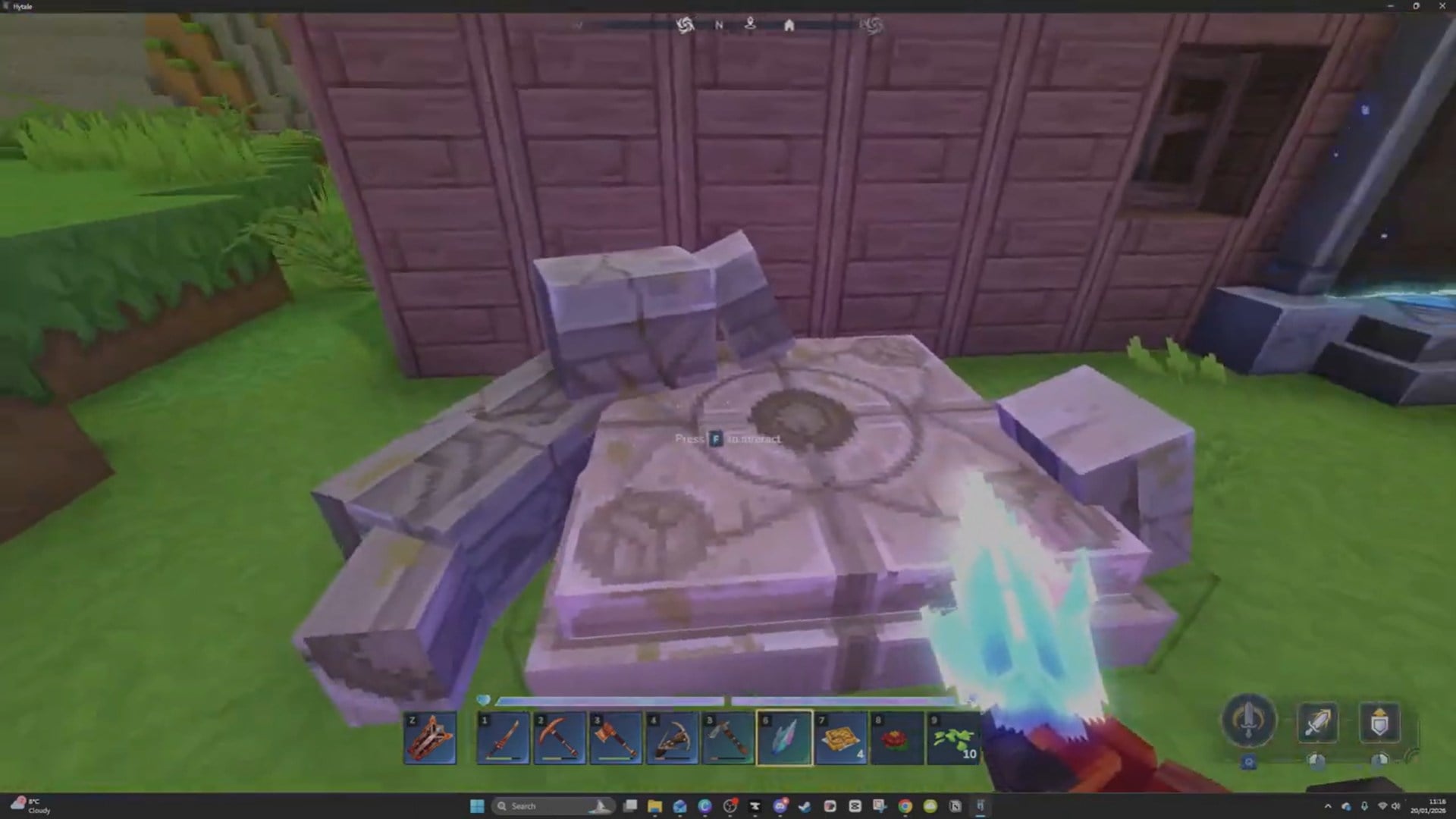Select the hammer tool in slot 3

(x=616, y=736)
